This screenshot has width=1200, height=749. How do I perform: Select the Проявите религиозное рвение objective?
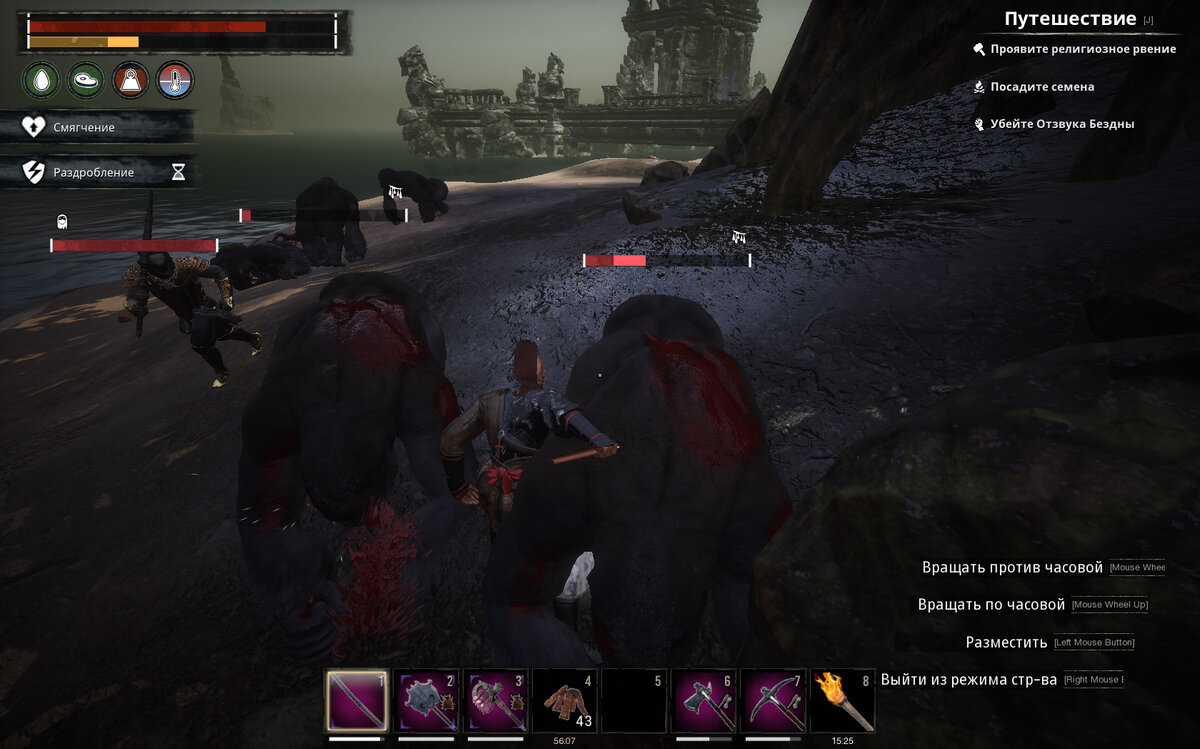click(1083, 49)
